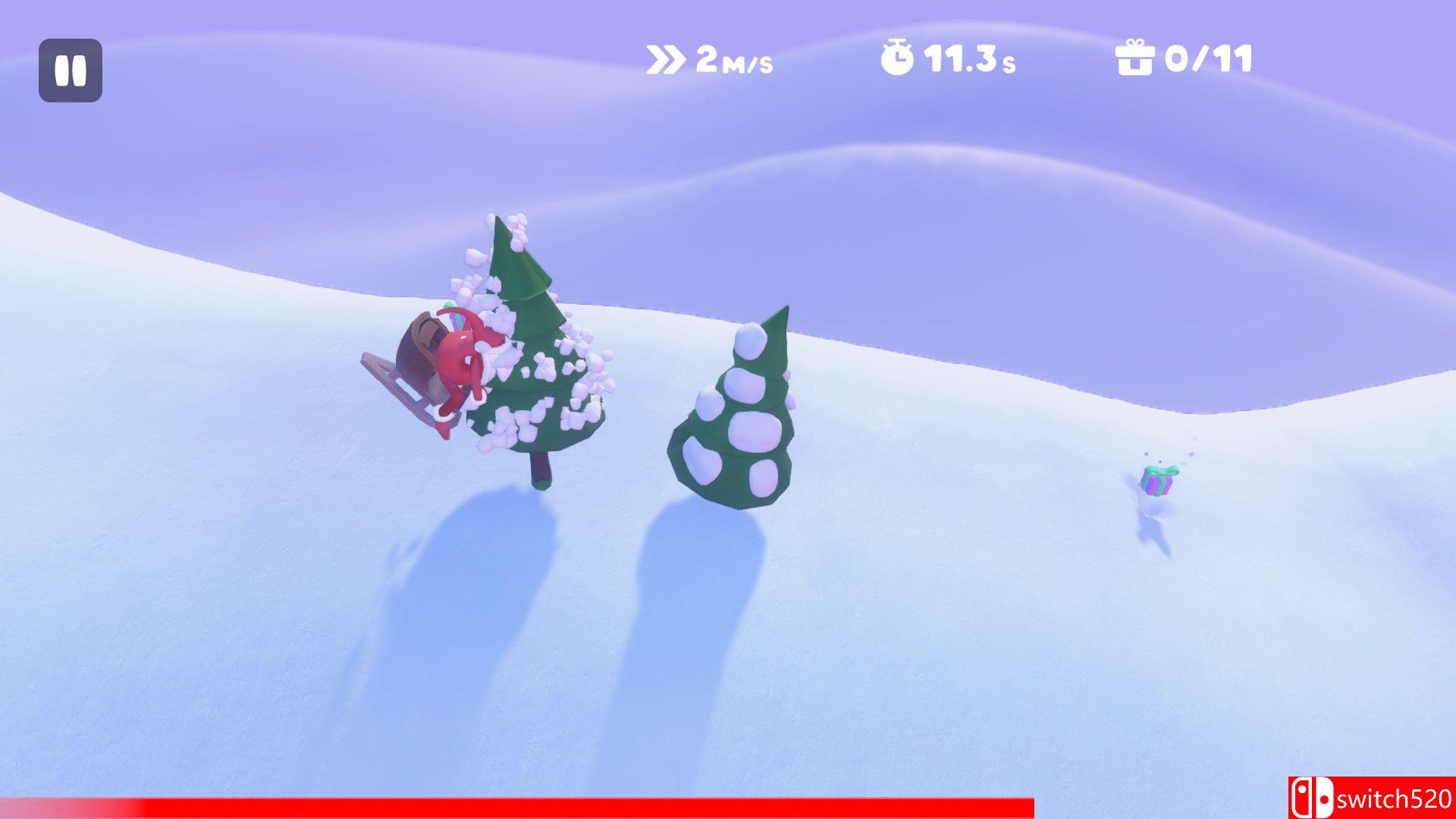1456x819 pixels.
Task: Click the HUD gift stat group
Action: [x=1183, y=59]
